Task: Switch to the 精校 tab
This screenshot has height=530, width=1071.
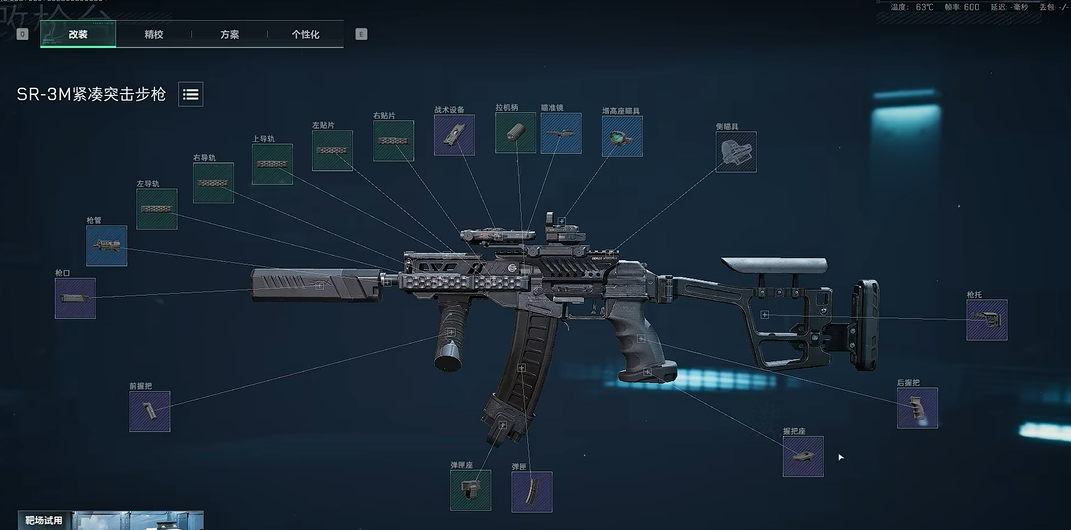Action: pos(154,34)
